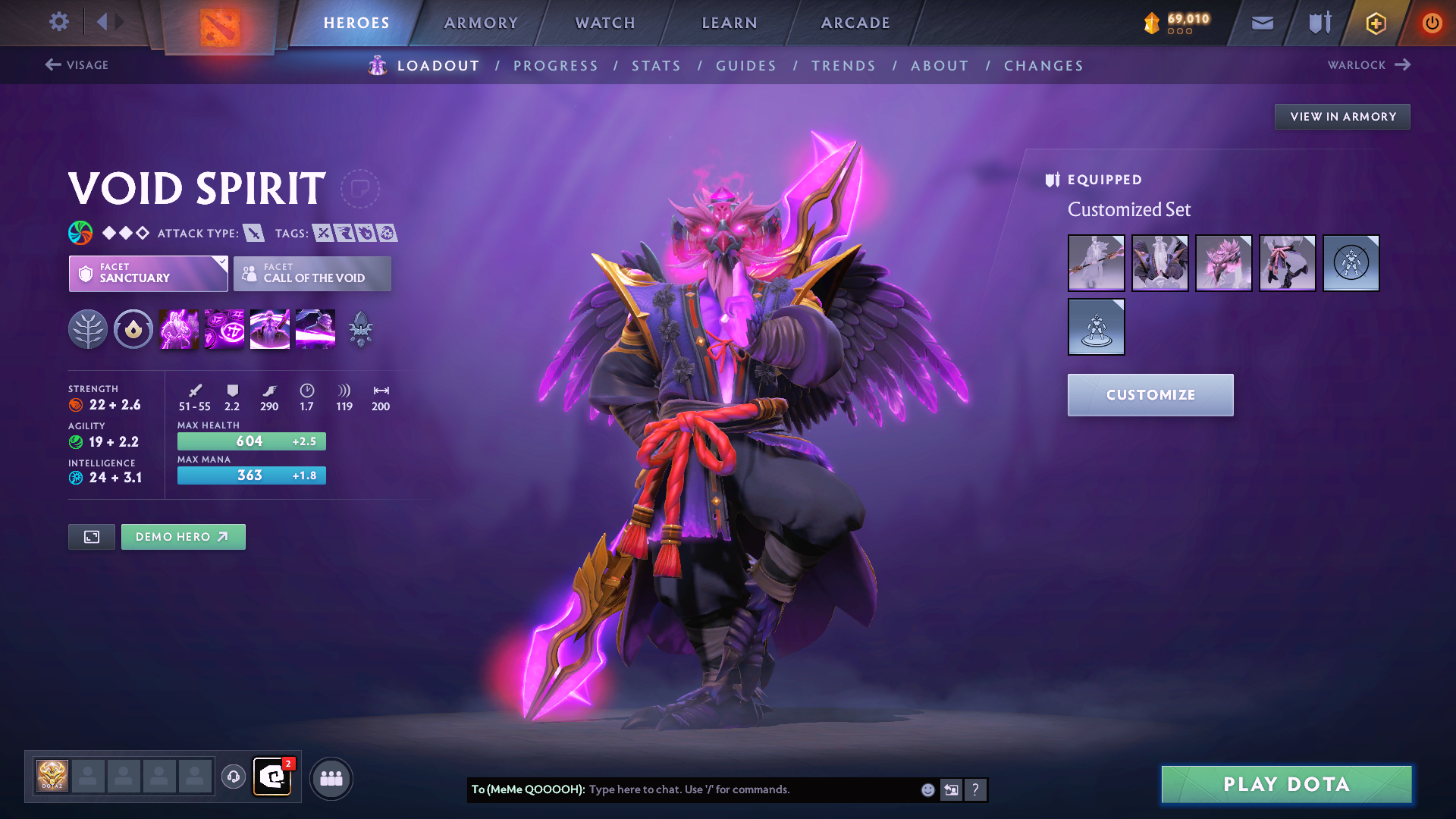This screenshot has height=819, width=1456.
Task: Toggle the innate ability icon
Action: (x=133, y=328)
